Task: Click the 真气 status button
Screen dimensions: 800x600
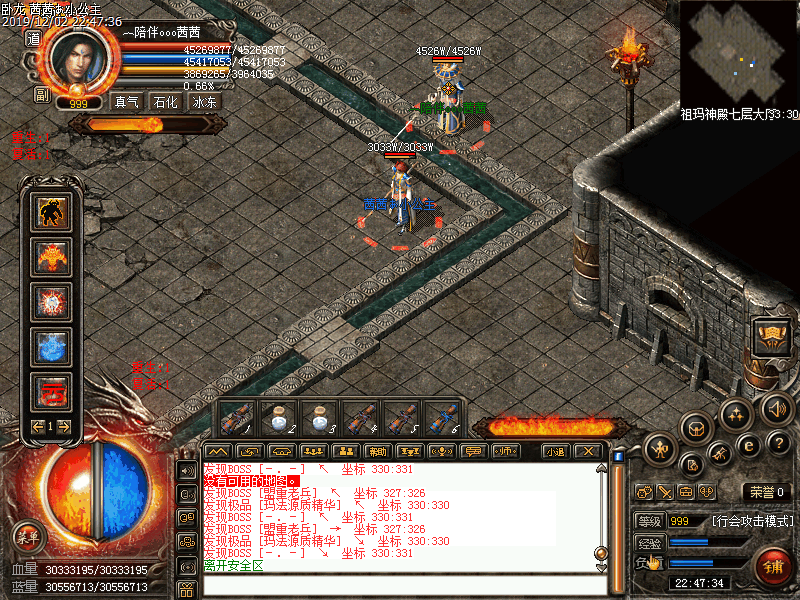Action: (x=127, y=101)
